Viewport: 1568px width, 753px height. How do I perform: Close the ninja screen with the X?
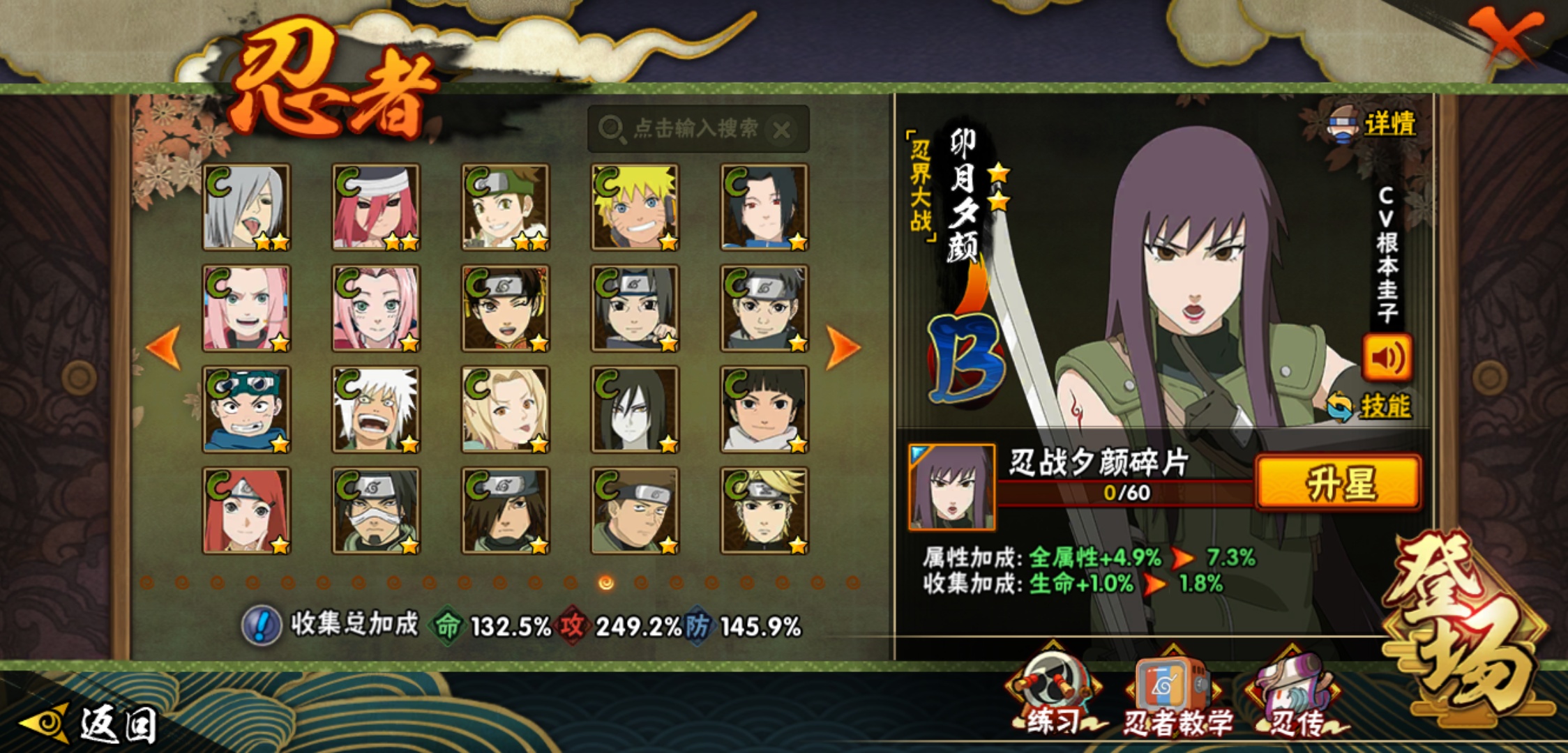tap(1507, 35)
